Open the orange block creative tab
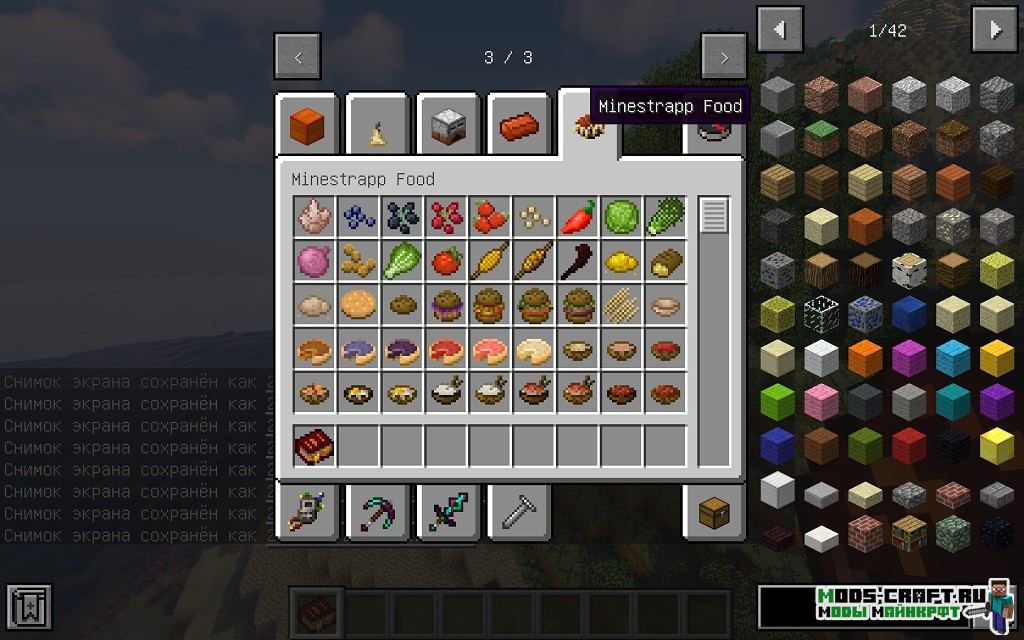Image resolution: width=1024 pixels, height=640 pixels. [x=306, y=127]
